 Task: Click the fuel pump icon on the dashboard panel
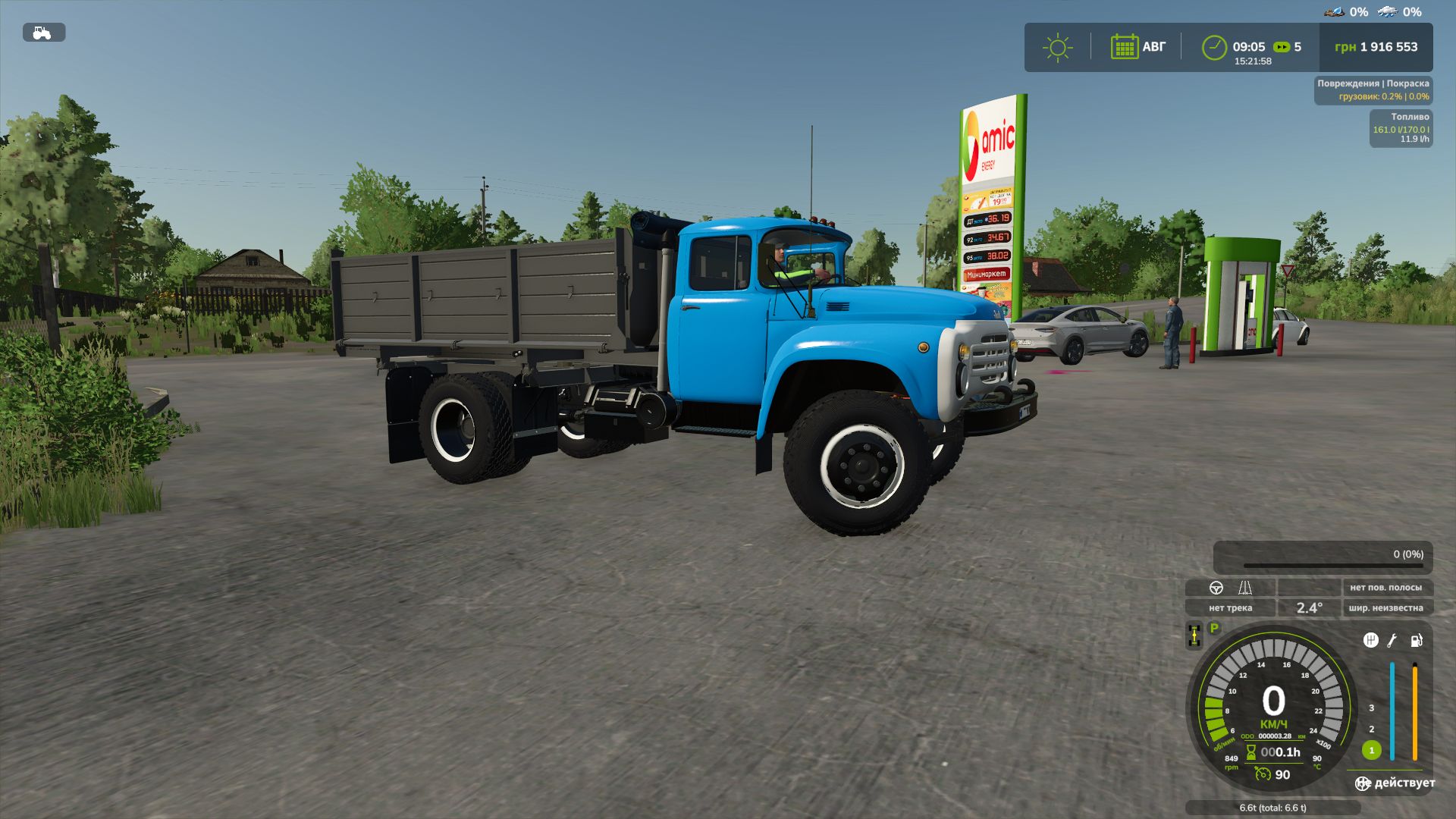(1416, 642)
